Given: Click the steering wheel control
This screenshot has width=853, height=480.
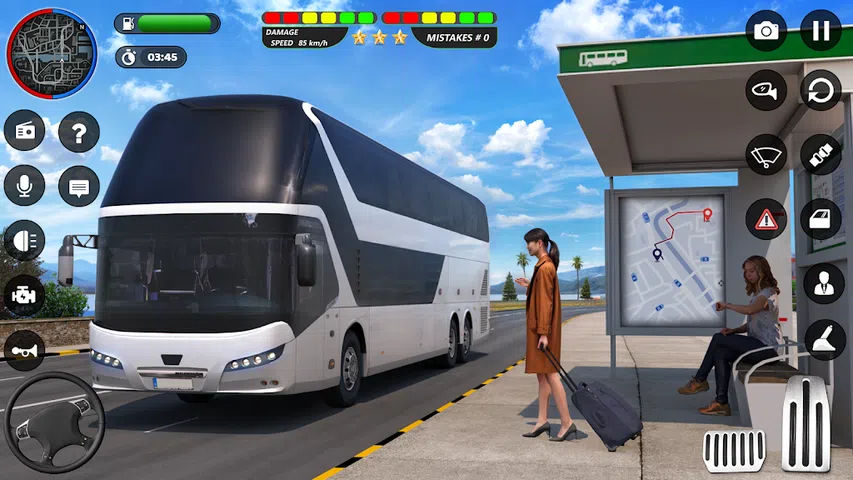Looking at the screenshot, I should click(54, 422).
